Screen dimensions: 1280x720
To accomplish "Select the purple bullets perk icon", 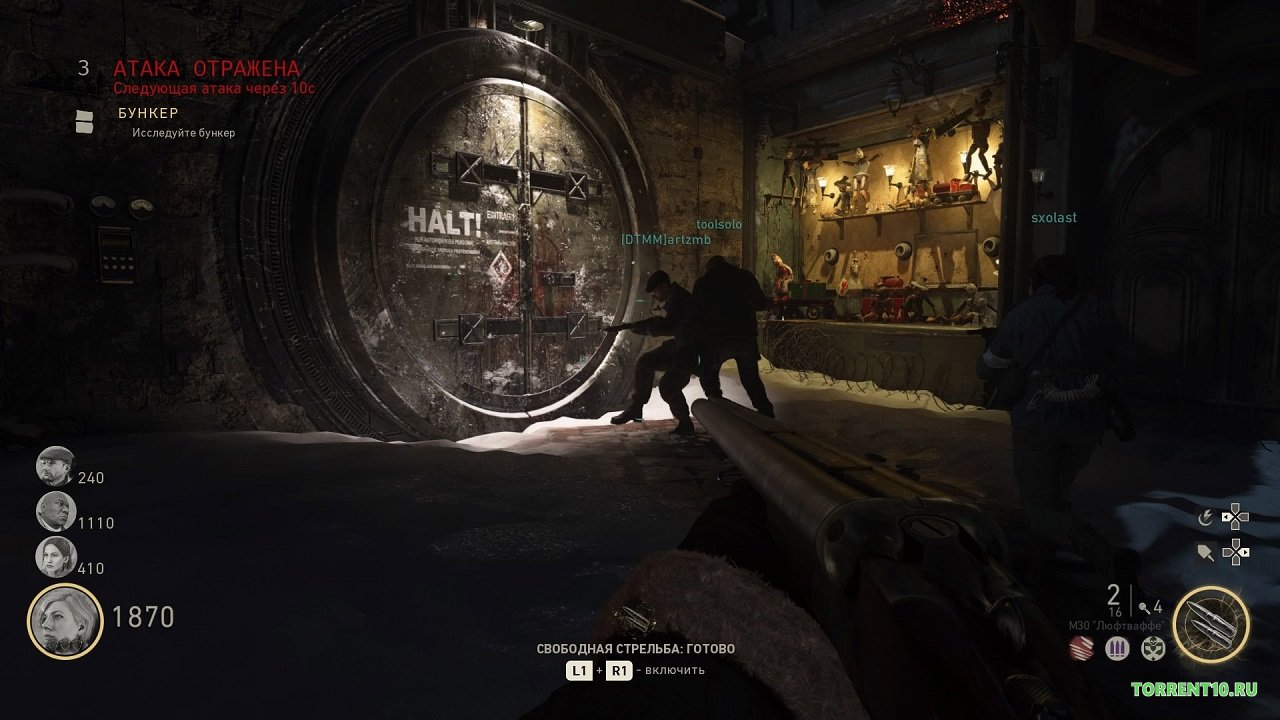I will 1117,648.
